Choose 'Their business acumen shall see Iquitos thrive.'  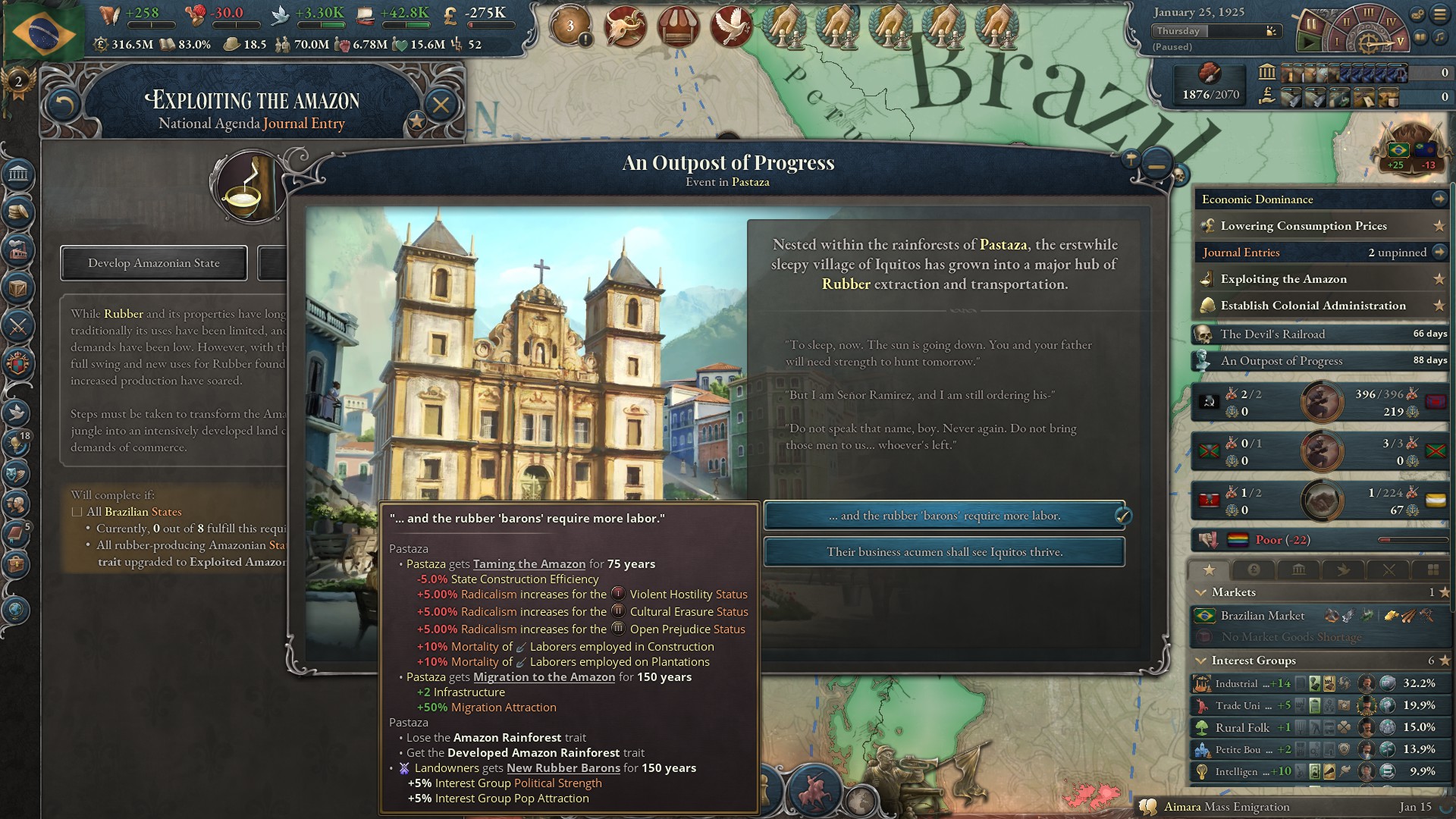(x=943, y=552)
